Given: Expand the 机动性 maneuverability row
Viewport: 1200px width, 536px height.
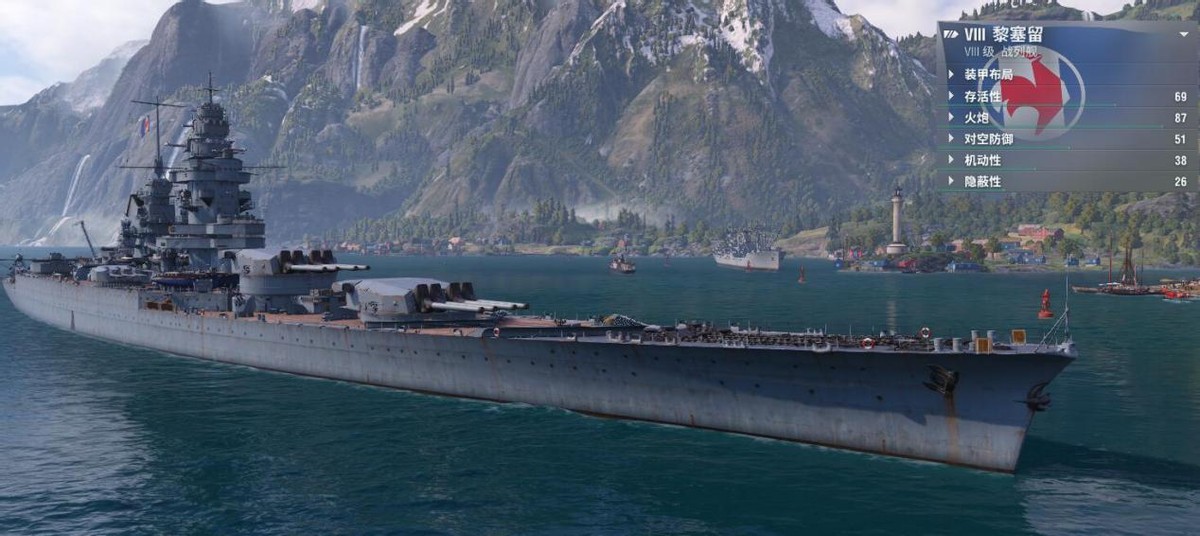Looking at the screenshot, I should coord(982,160).
